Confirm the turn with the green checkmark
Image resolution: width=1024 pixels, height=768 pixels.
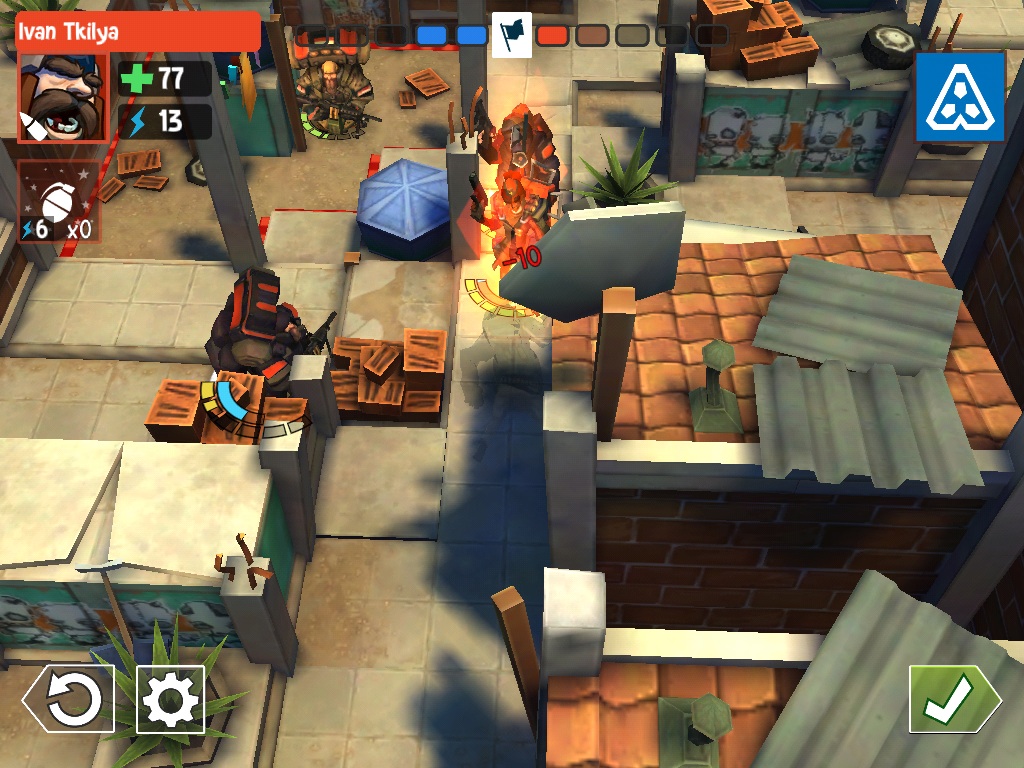point(946,700)
